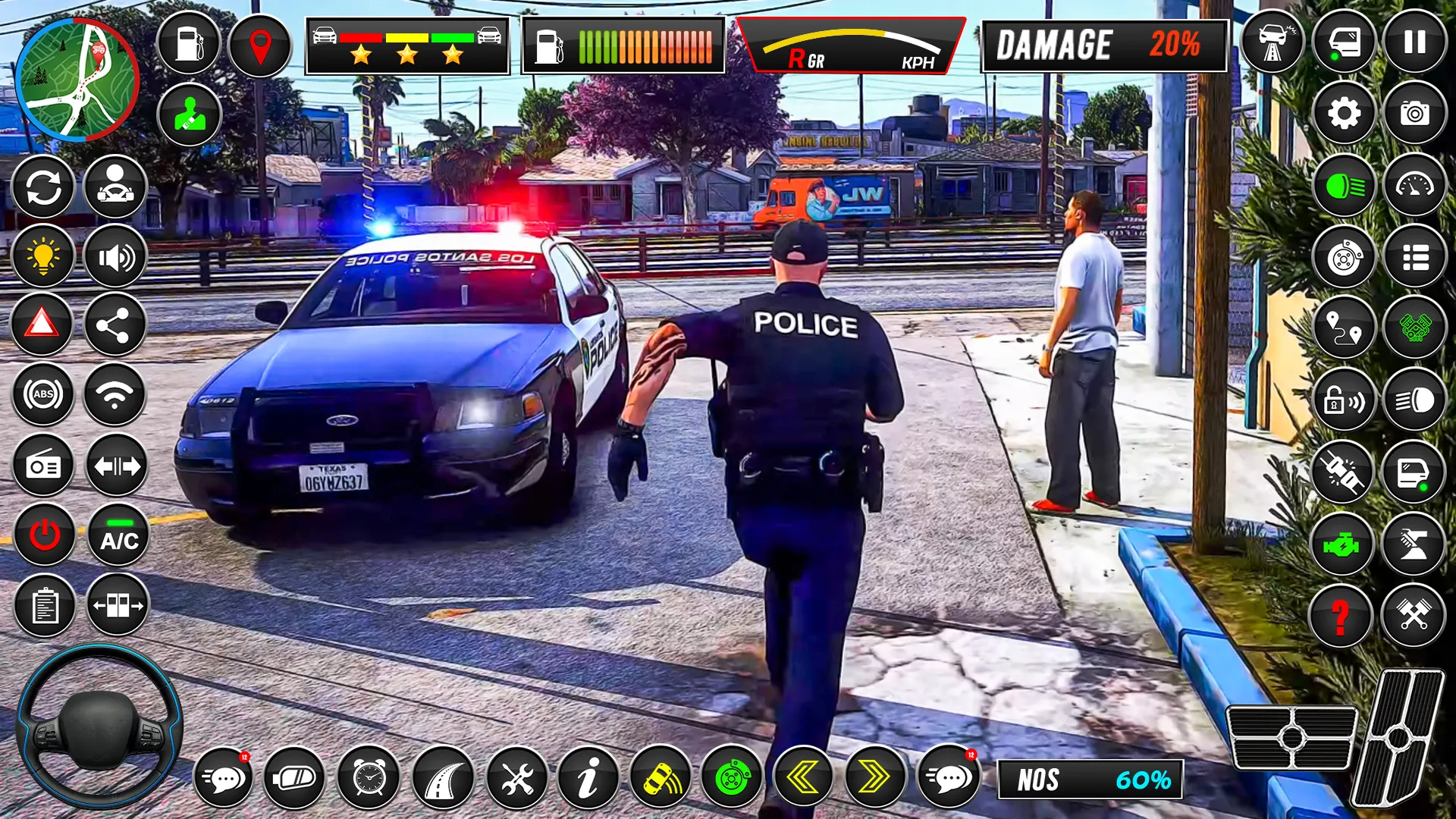Turn the steering wheel control
Image resolution: width=1456 pixels, height=819 pixels.
click(99, 726)
